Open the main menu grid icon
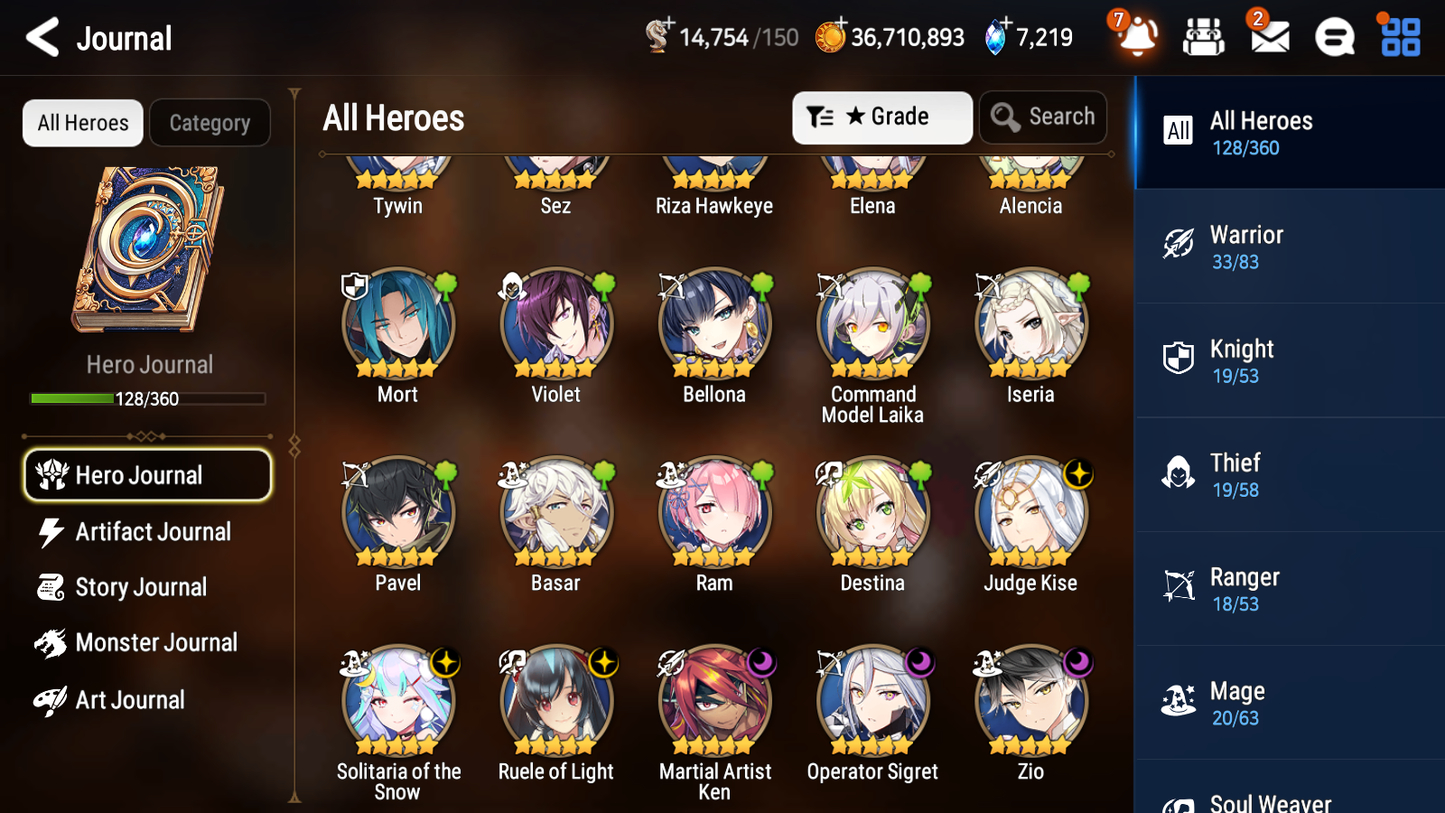Screen dimensions: 1445x813 (1398, 36)
